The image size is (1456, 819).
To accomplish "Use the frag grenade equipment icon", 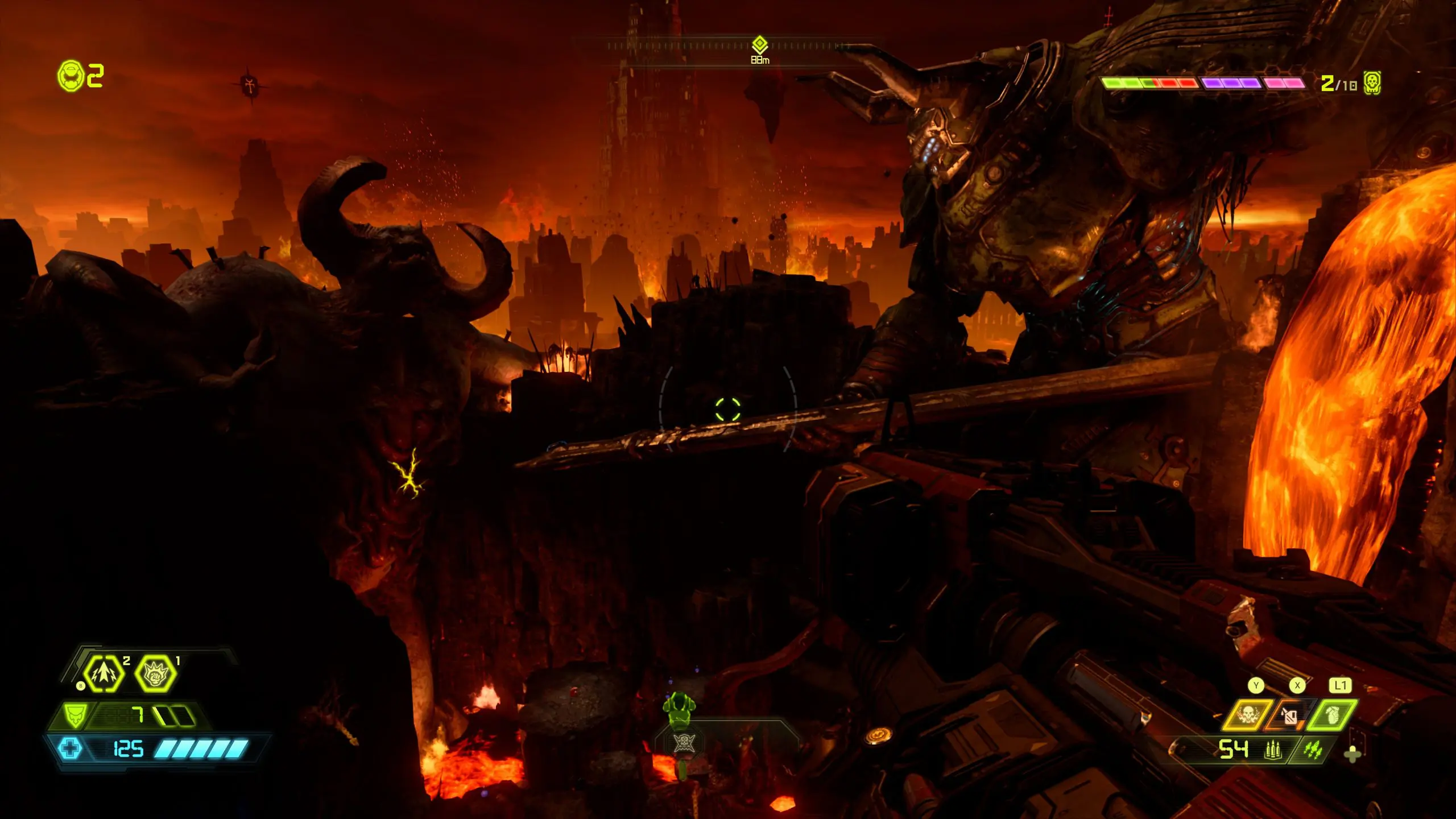I will 1333,715.
